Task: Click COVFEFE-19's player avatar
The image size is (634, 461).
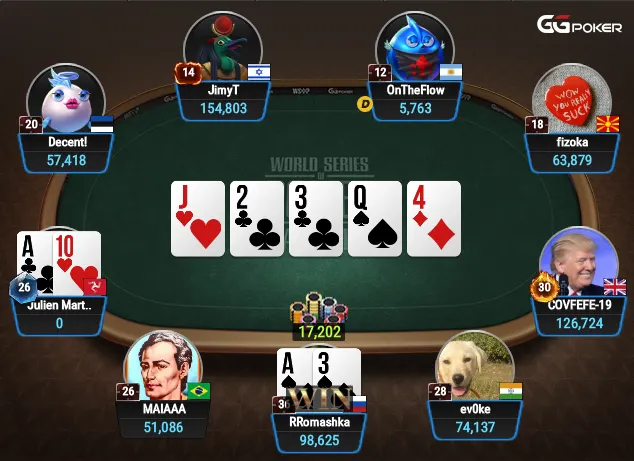Action: pos(578,264)
